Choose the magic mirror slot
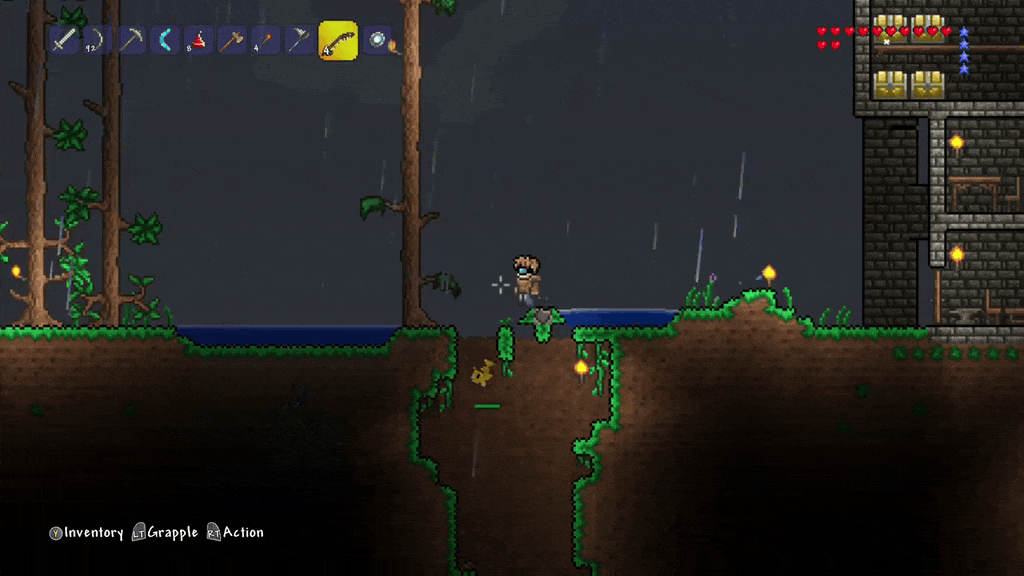Image resolution: width=1024 pixels, height=576 pixels. tap(377, 40)
